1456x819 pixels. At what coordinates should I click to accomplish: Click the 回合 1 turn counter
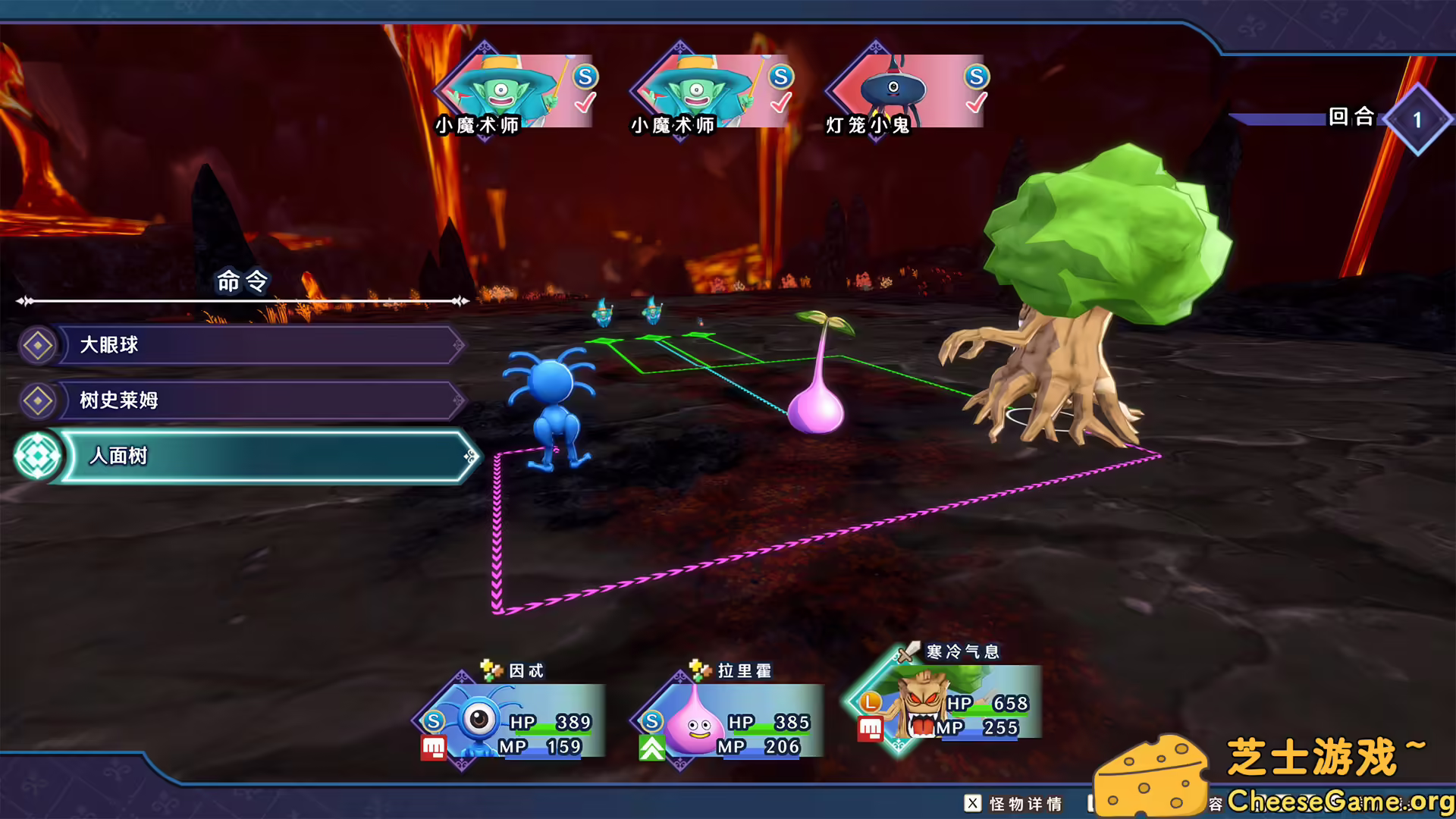(x=1417, y=118)
